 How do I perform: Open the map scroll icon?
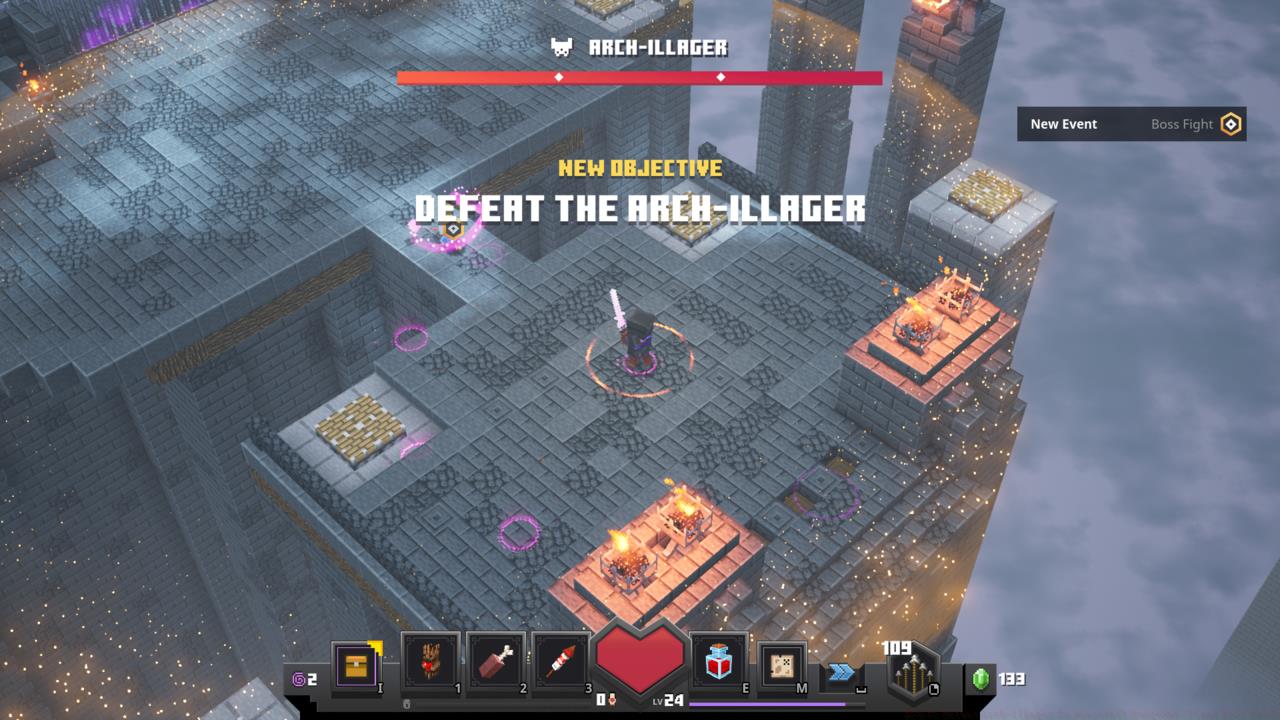pyautogui.click(x=783, y=664)
